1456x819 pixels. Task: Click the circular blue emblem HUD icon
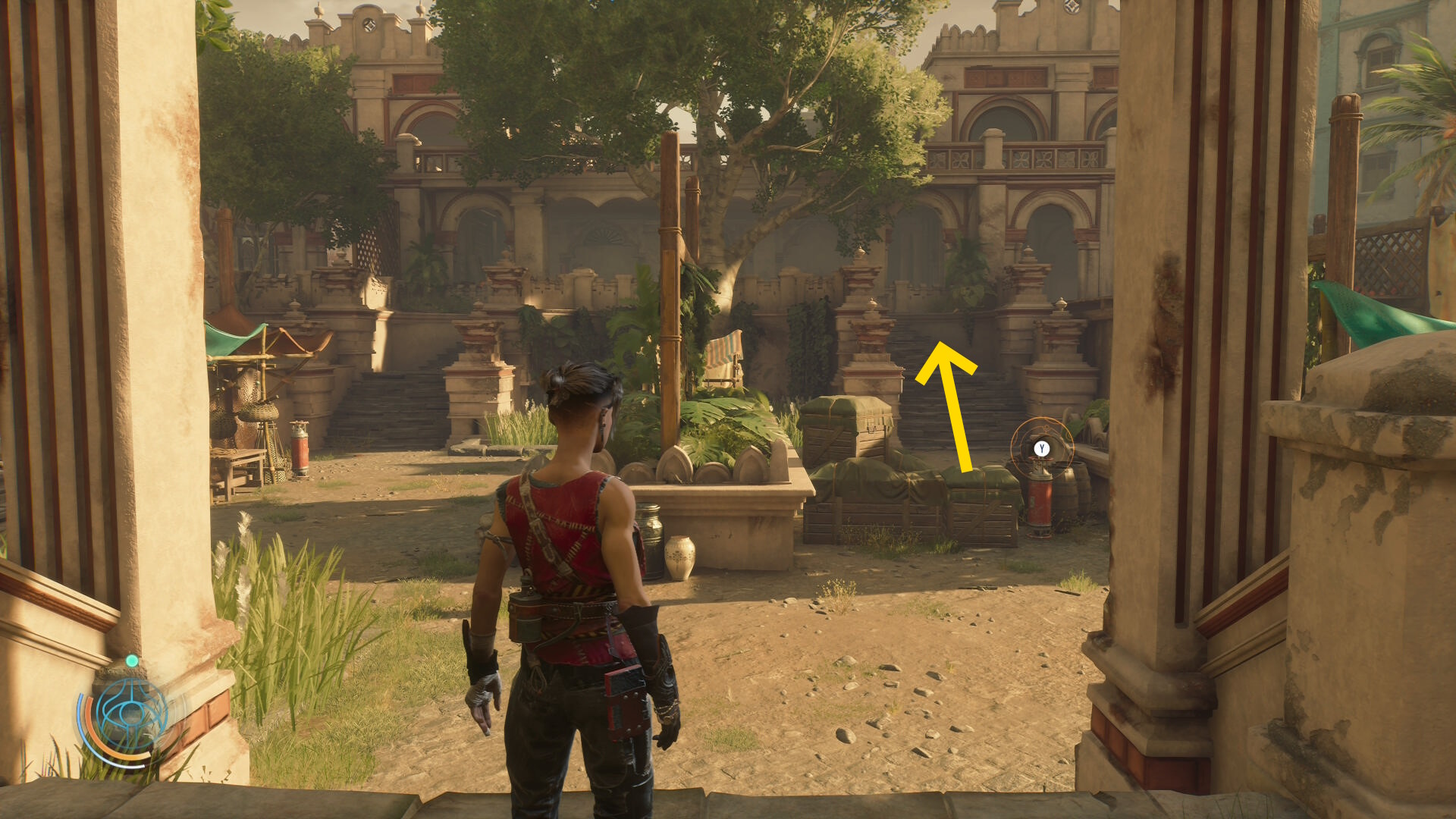tap(130, 715)
